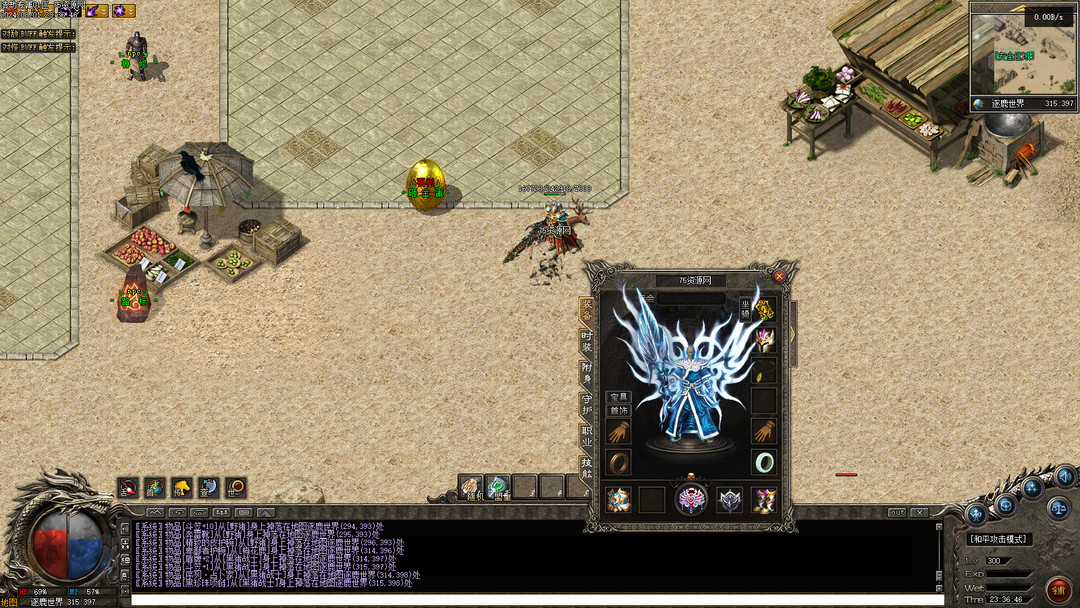Open the character figure icon

point(977,514)
